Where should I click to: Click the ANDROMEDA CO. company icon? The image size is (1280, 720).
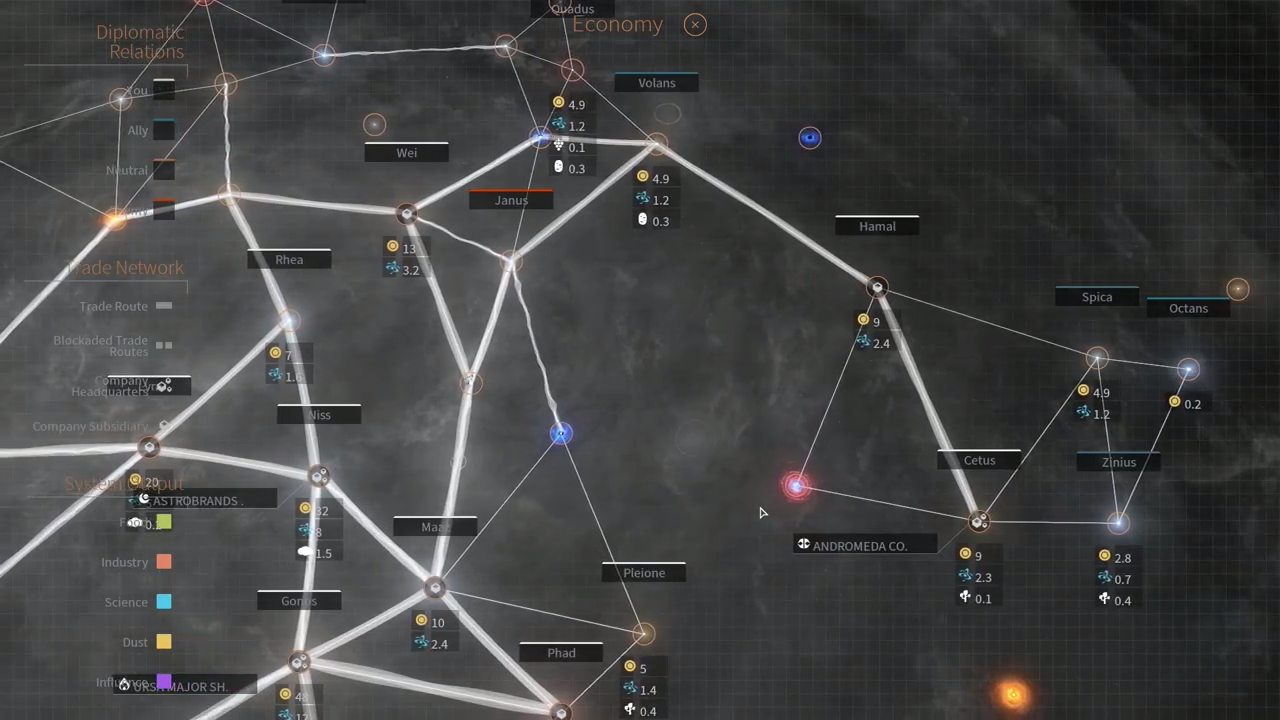tap(803, 545)
